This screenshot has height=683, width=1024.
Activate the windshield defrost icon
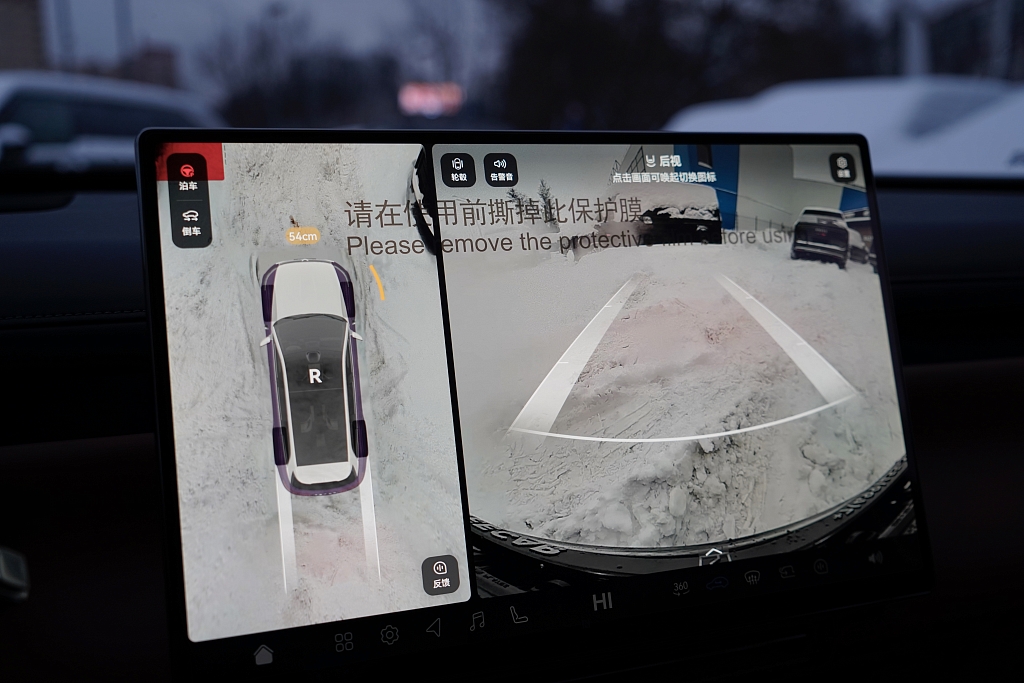[x=752, y=577]
